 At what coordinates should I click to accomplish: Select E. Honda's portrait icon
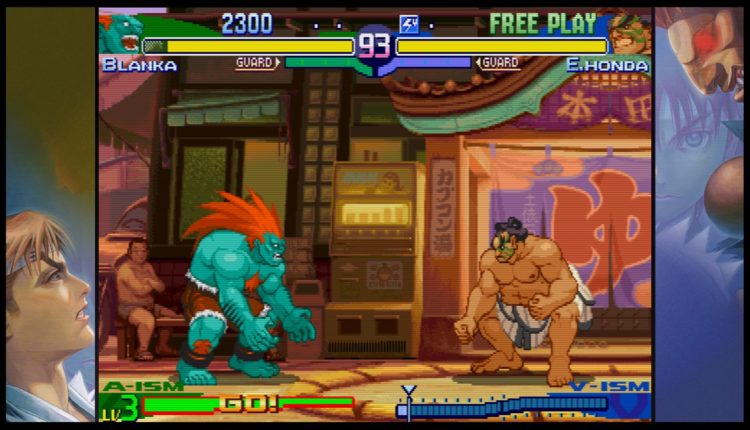coord(630,34)
